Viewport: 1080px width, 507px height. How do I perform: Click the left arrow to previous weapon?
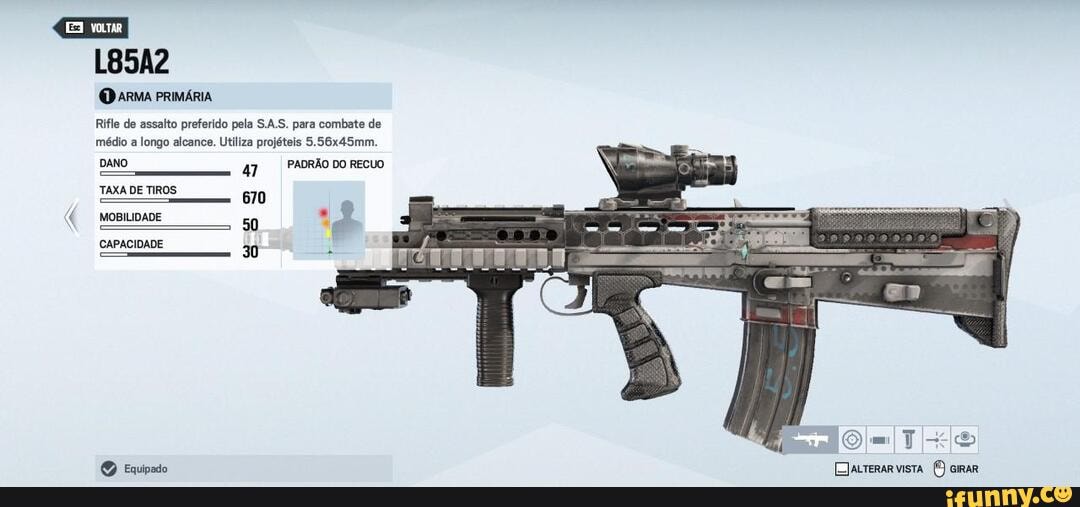pyautogui.click(x=71, y=216)
